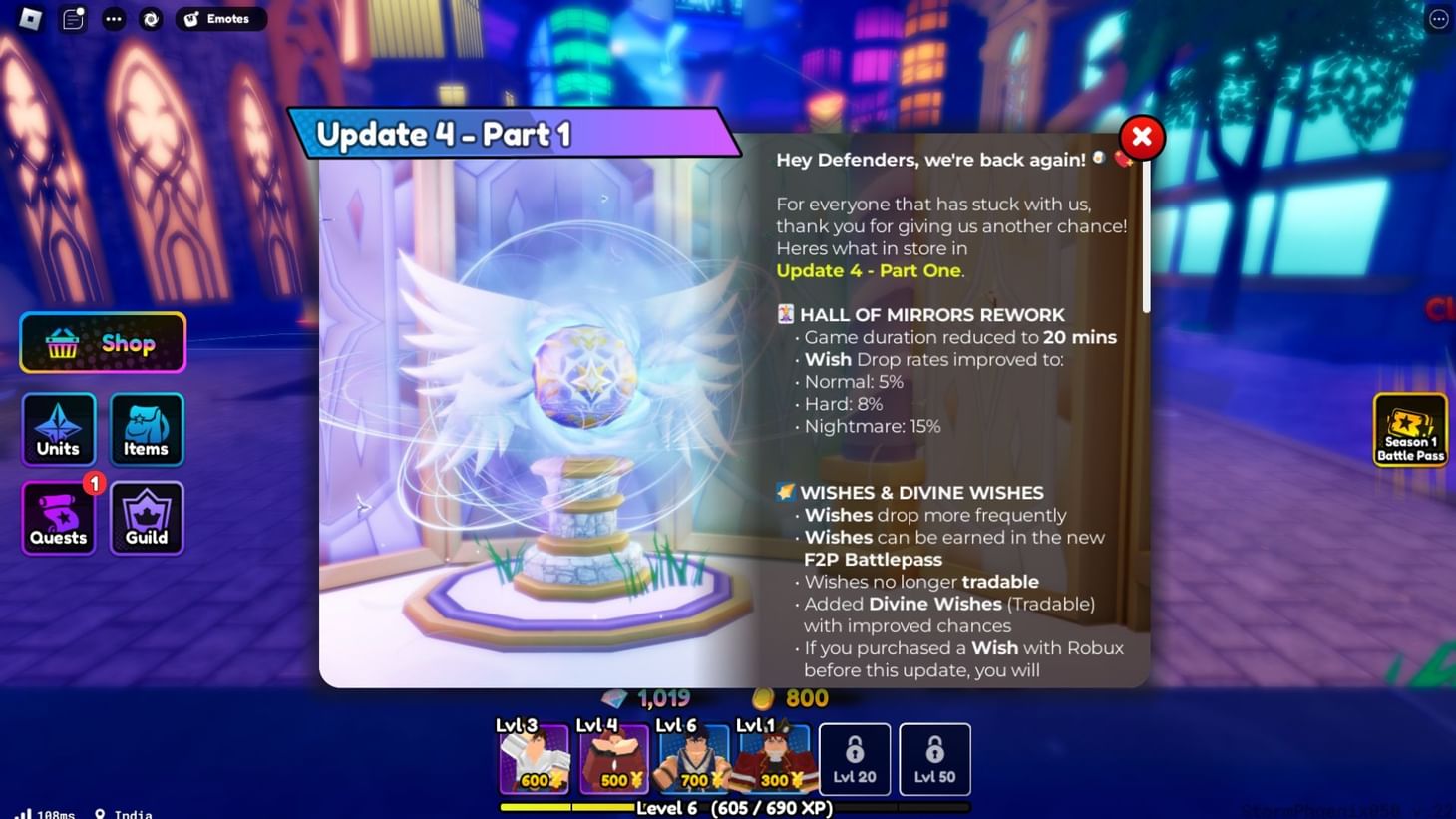
Task: Select the Units menu icon
Action: click(58, 429)
